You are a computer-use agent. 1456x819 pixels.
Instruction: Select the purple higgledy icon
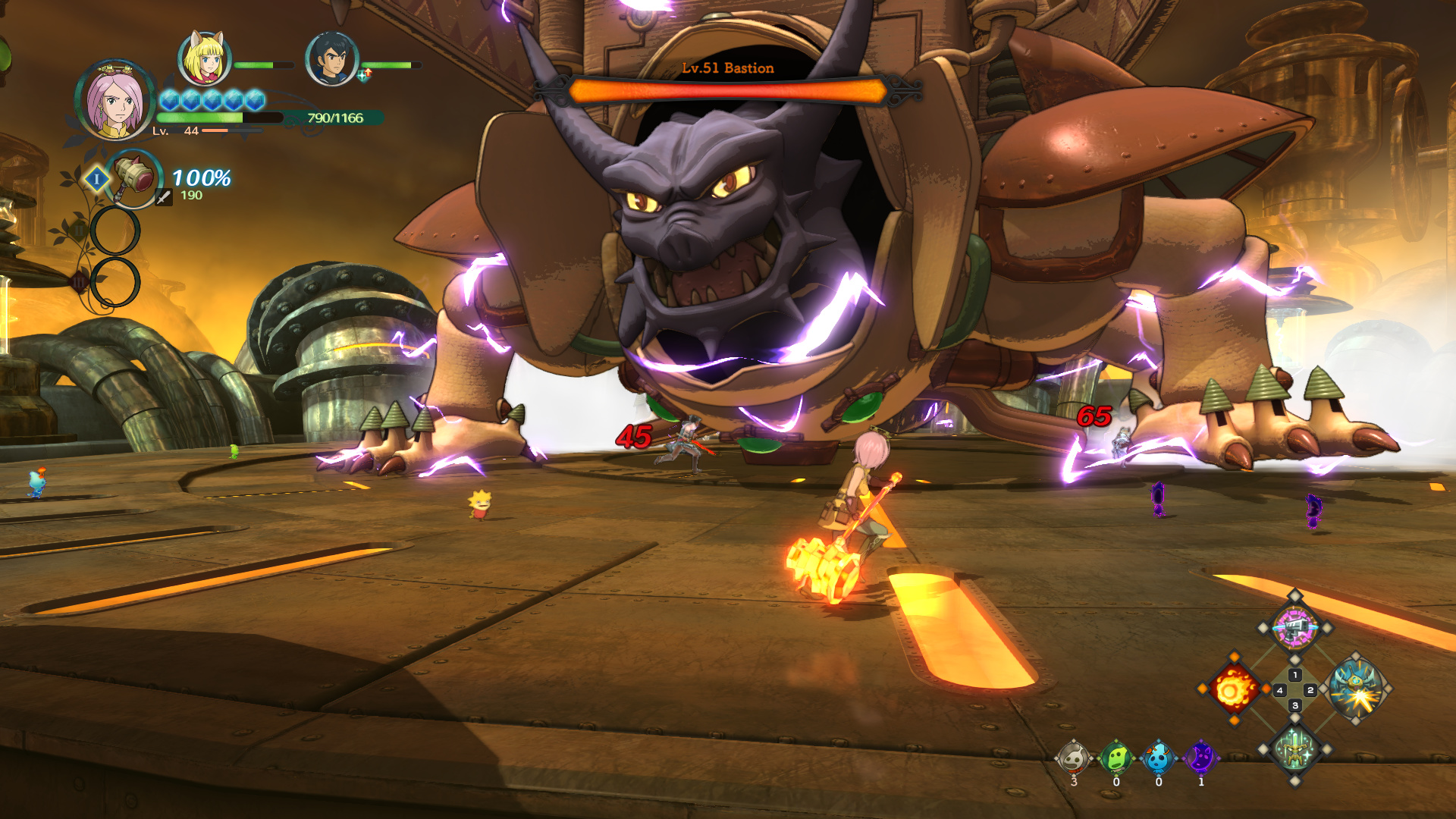1201,758
